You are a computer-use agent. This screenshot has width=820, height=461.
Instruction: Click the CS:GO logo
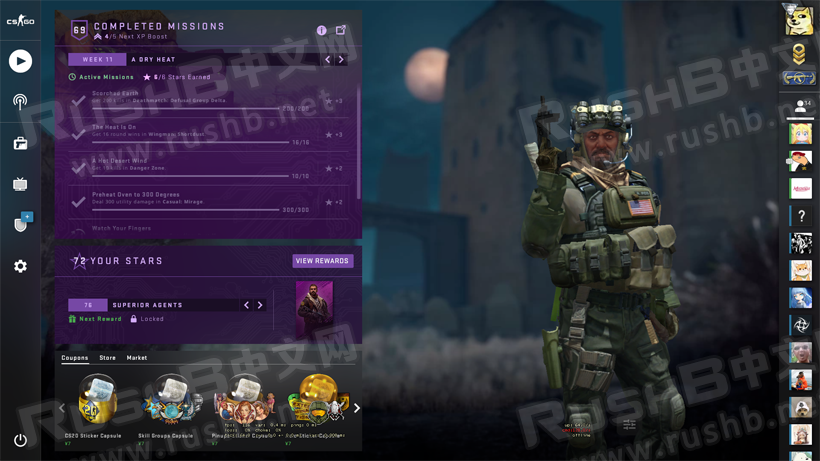pyautogui.click(x=20, y=20)
